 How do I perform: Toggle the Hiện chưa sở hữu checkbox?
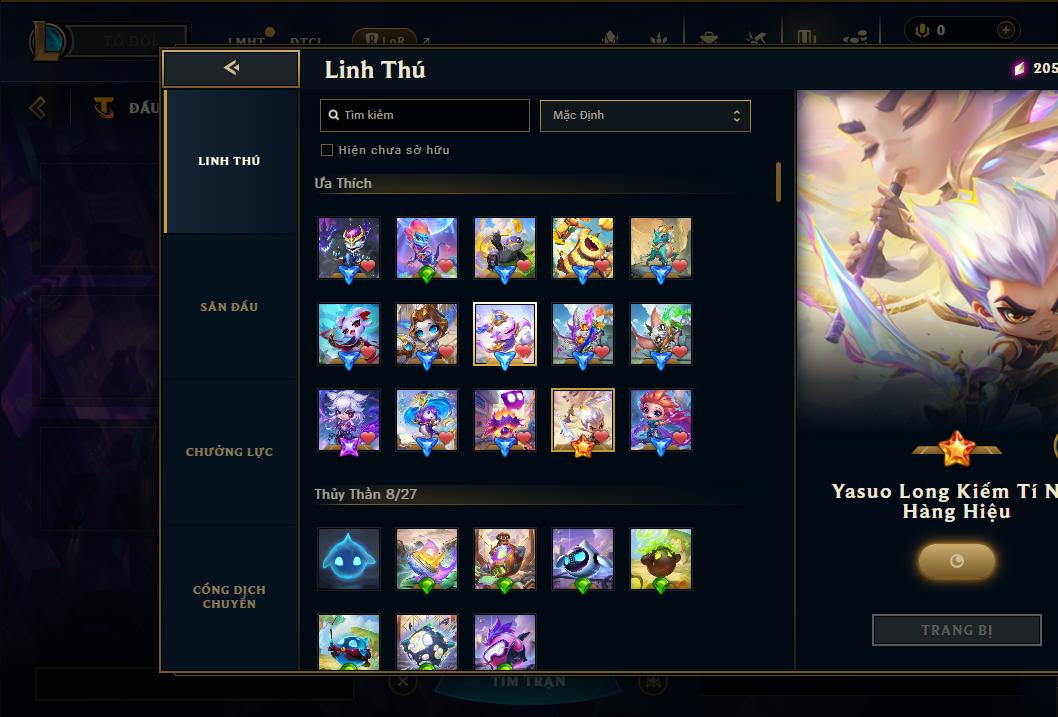coord(327,150)
